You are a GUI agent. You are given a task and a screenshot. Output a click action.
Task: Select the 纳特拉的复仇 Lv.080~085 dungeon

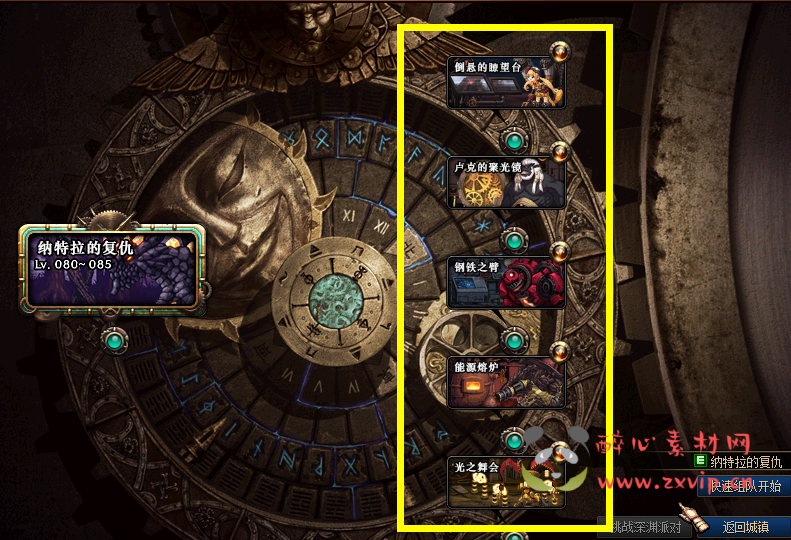pyautogui.click(x=111, y=267)
